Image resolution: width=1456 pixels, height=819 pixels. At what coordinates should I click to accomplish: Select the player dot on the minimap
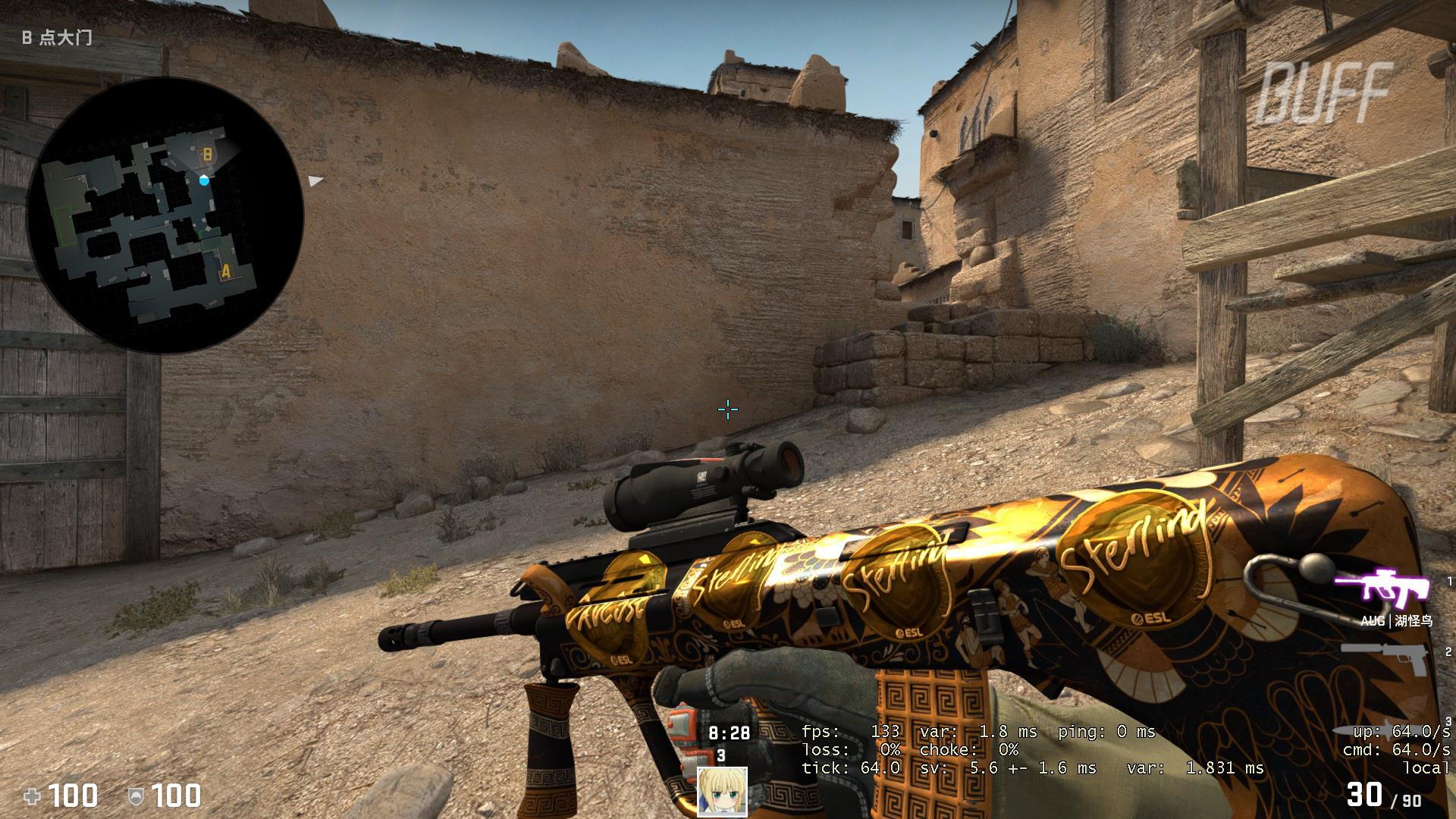[203, 180]
